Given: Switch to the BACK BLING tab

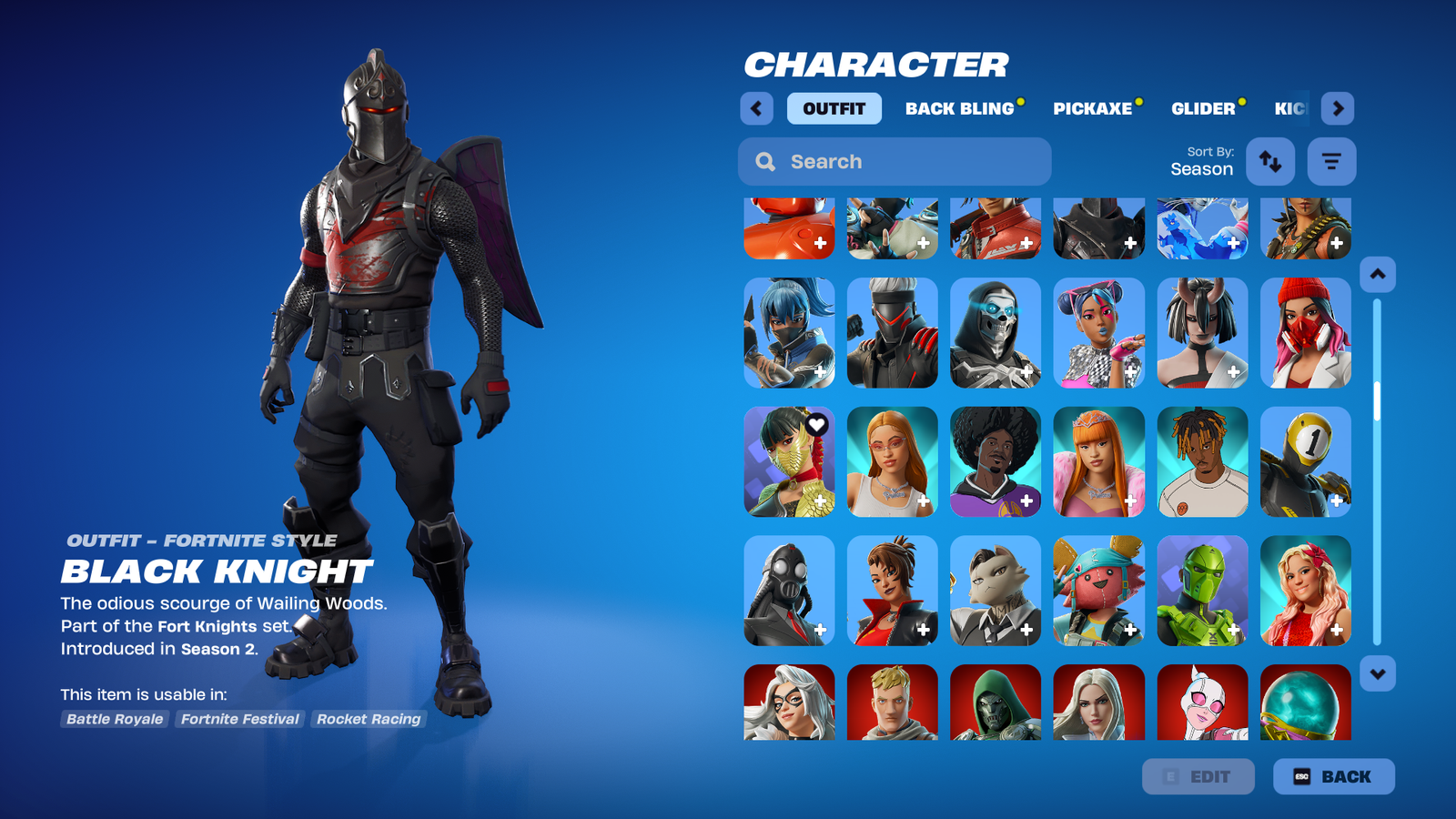Looking at the screenshot, I should point(960,108).
